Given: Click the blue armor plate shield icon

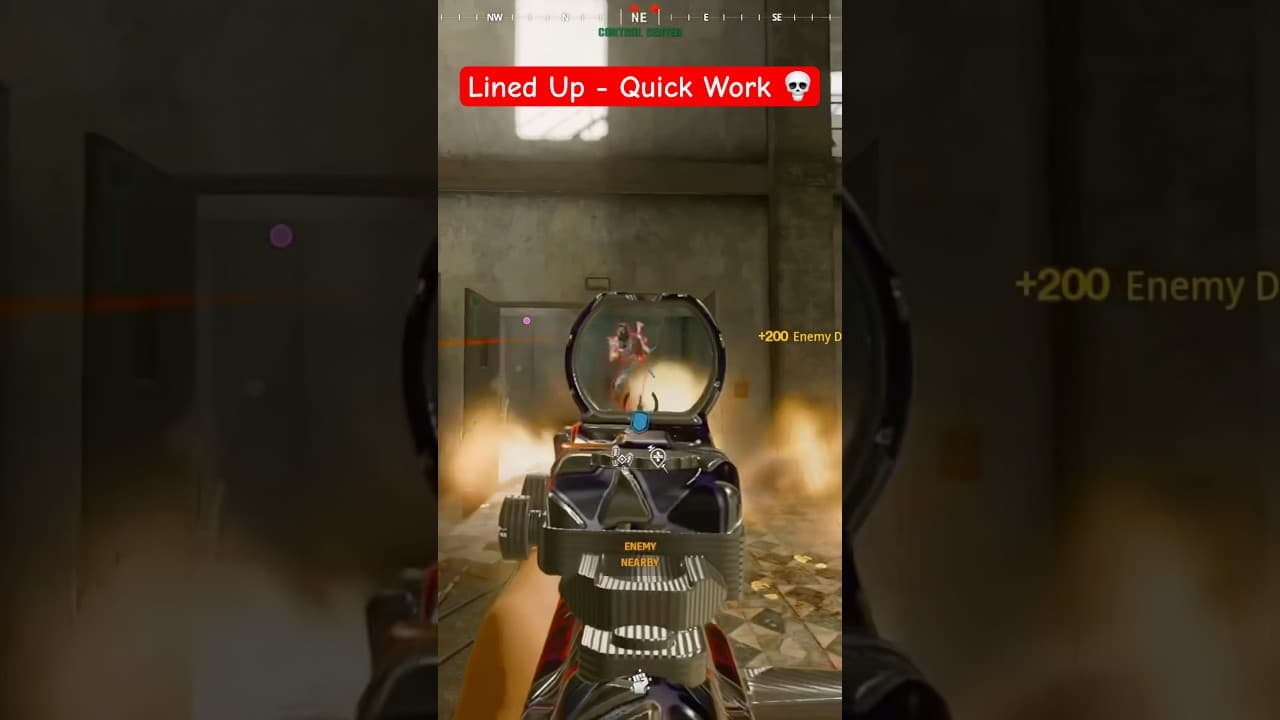Looking at the screenshot, I should point(639,422).
